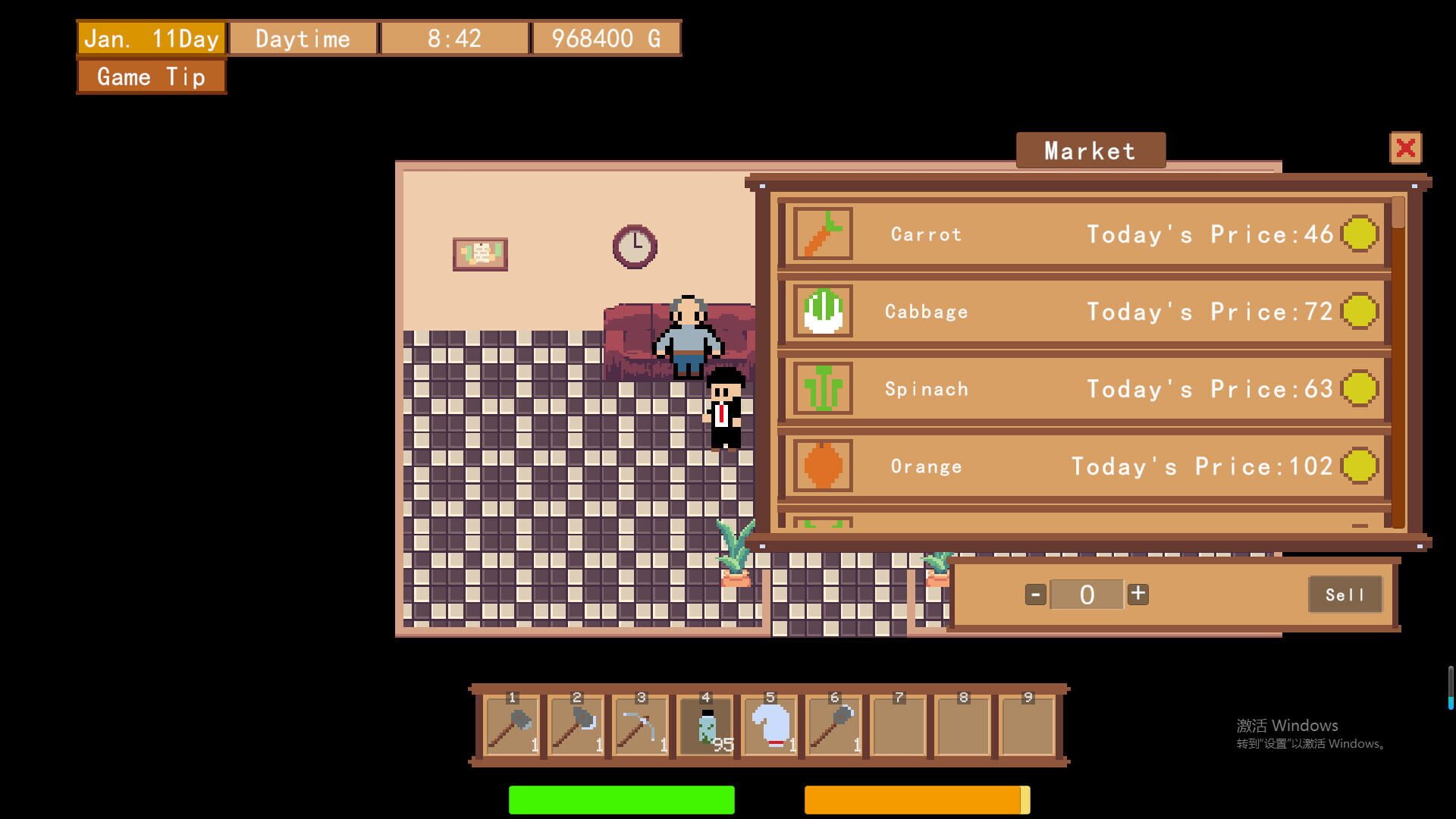Toggle the yellow coin selector beside Carrot
The width and height of the screenshot is (1456, 819).
1360,234
